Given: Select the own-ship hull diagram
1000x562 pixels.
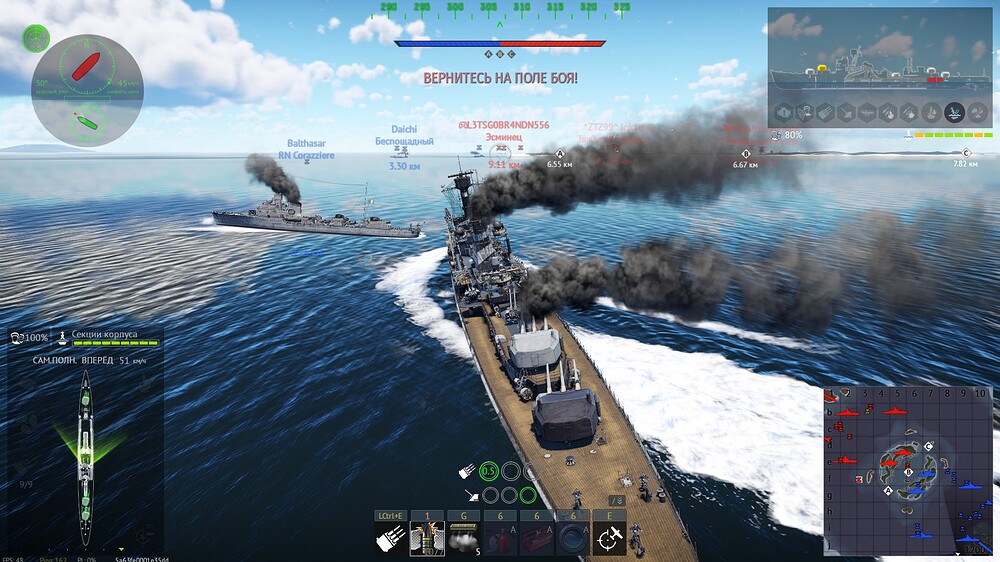Looking at the screenshot, I should [86, 456].
